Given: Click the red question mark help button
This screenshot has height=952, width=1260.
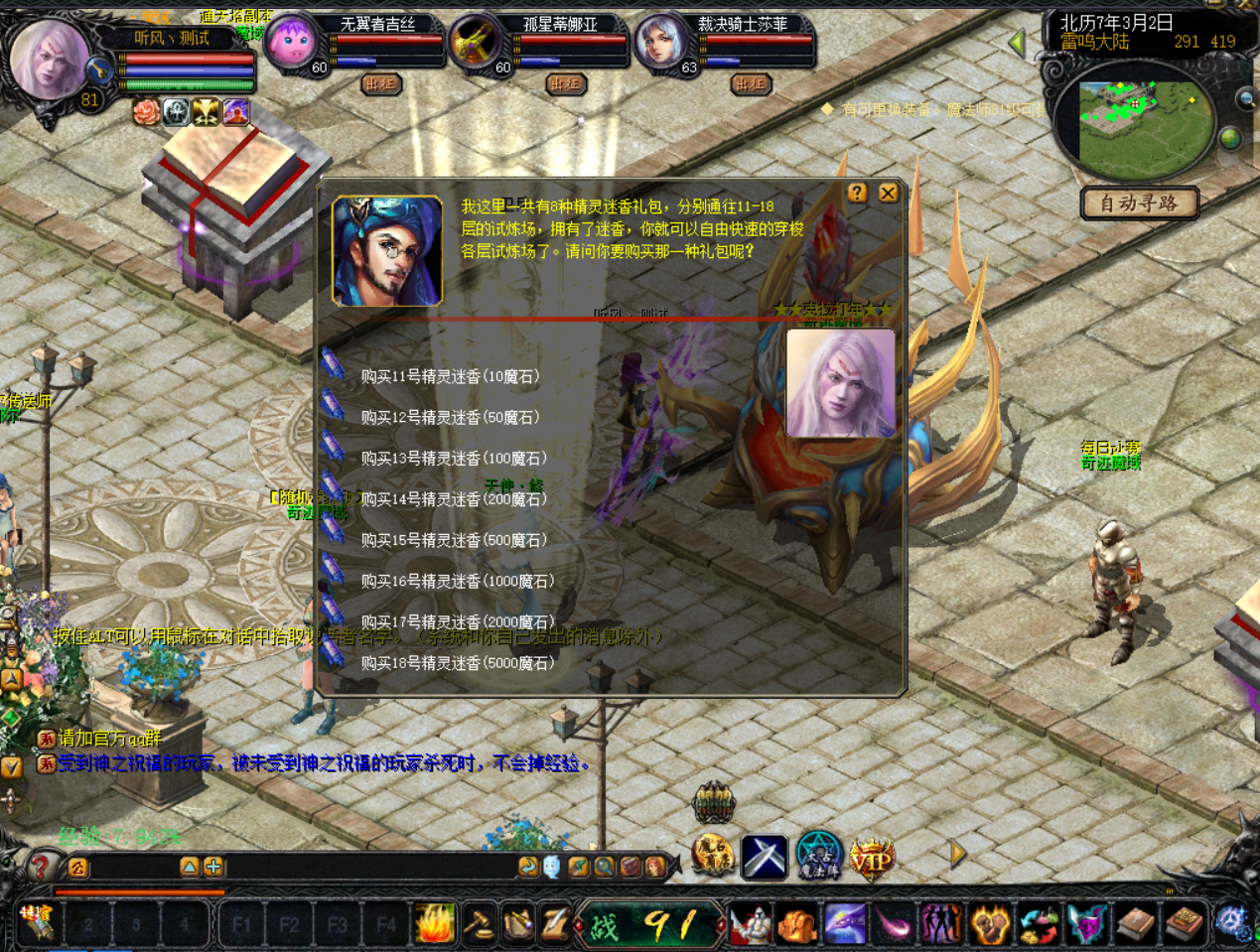Looking at the screenshot, I should [40, 867].
